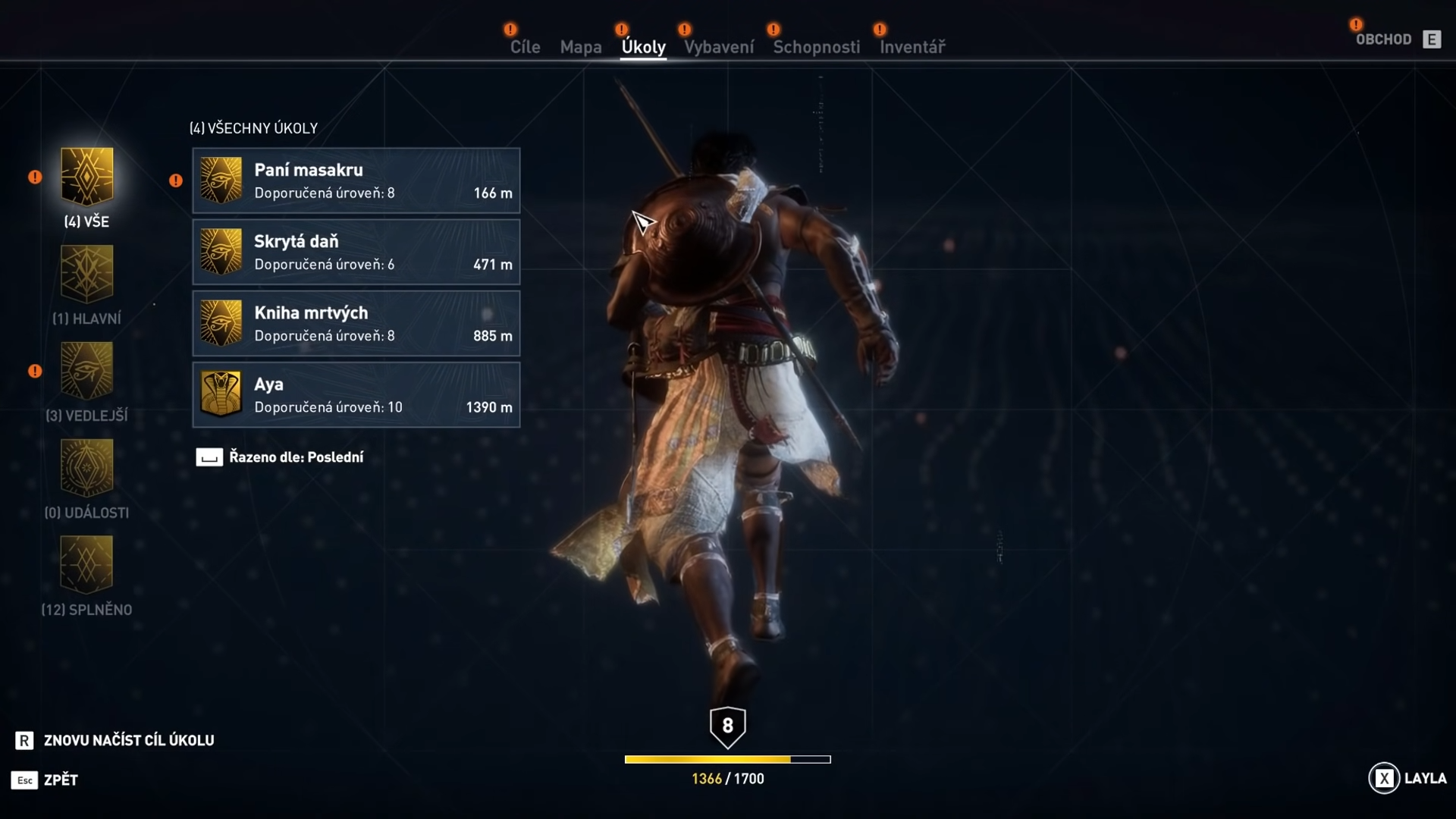This screenshot has height=819, width=1456.
Task: Select the (3) VEDLEJŠÍ side quests icon
Action: (86, 370)
